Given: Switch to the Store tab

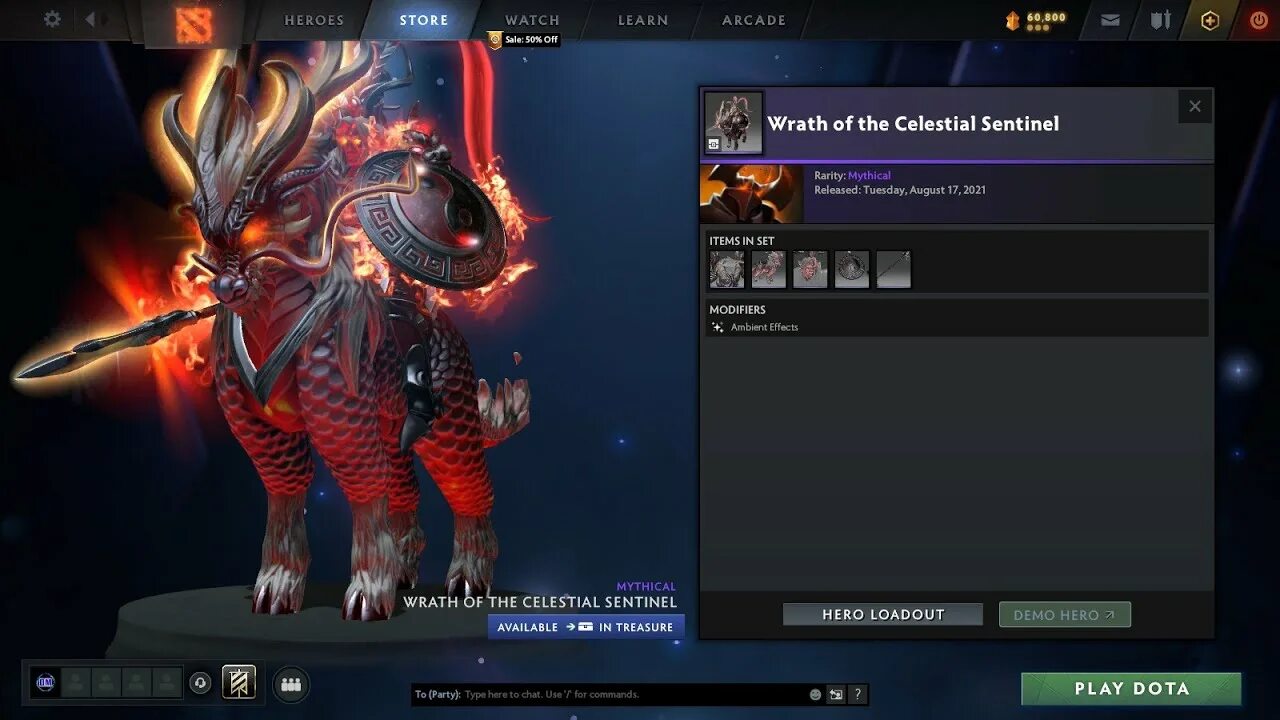Looking at the screenshot, I should 424,20.
